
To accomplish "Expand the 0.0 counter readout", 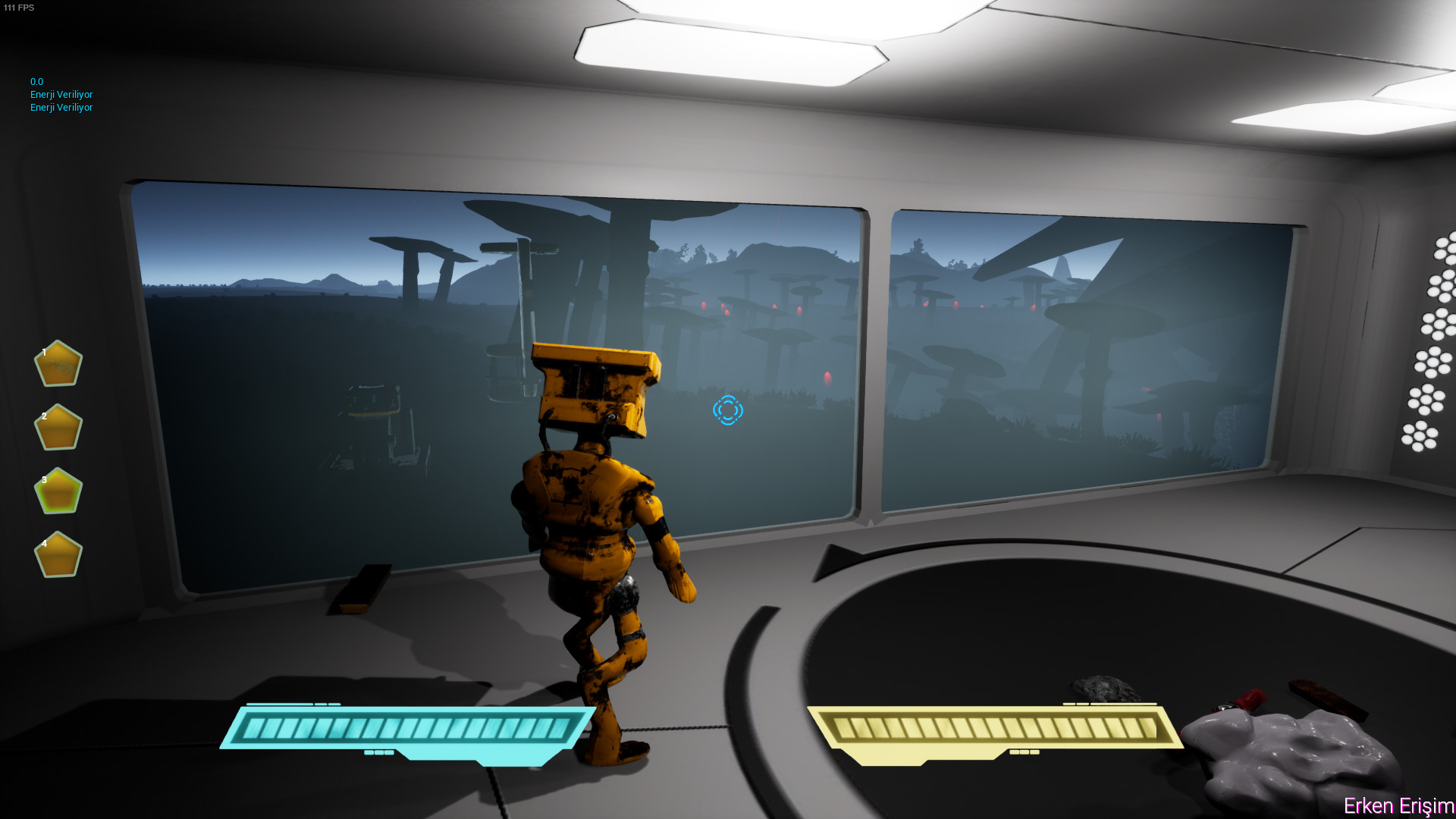I will pyautogui.click(x=36, y=81).
